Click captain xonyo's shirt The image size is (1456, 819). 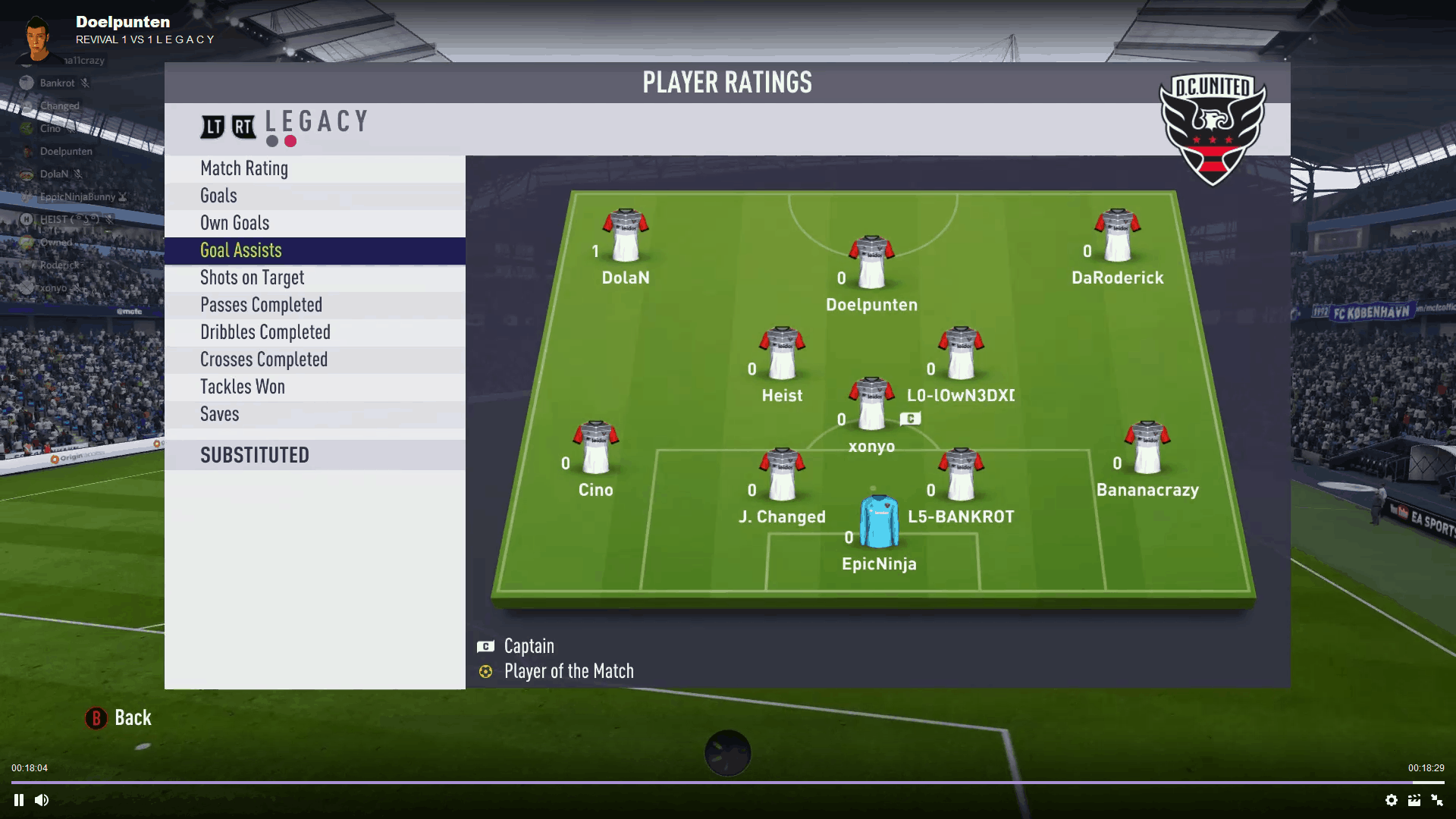pyautogui.click(x=871, y=403)
